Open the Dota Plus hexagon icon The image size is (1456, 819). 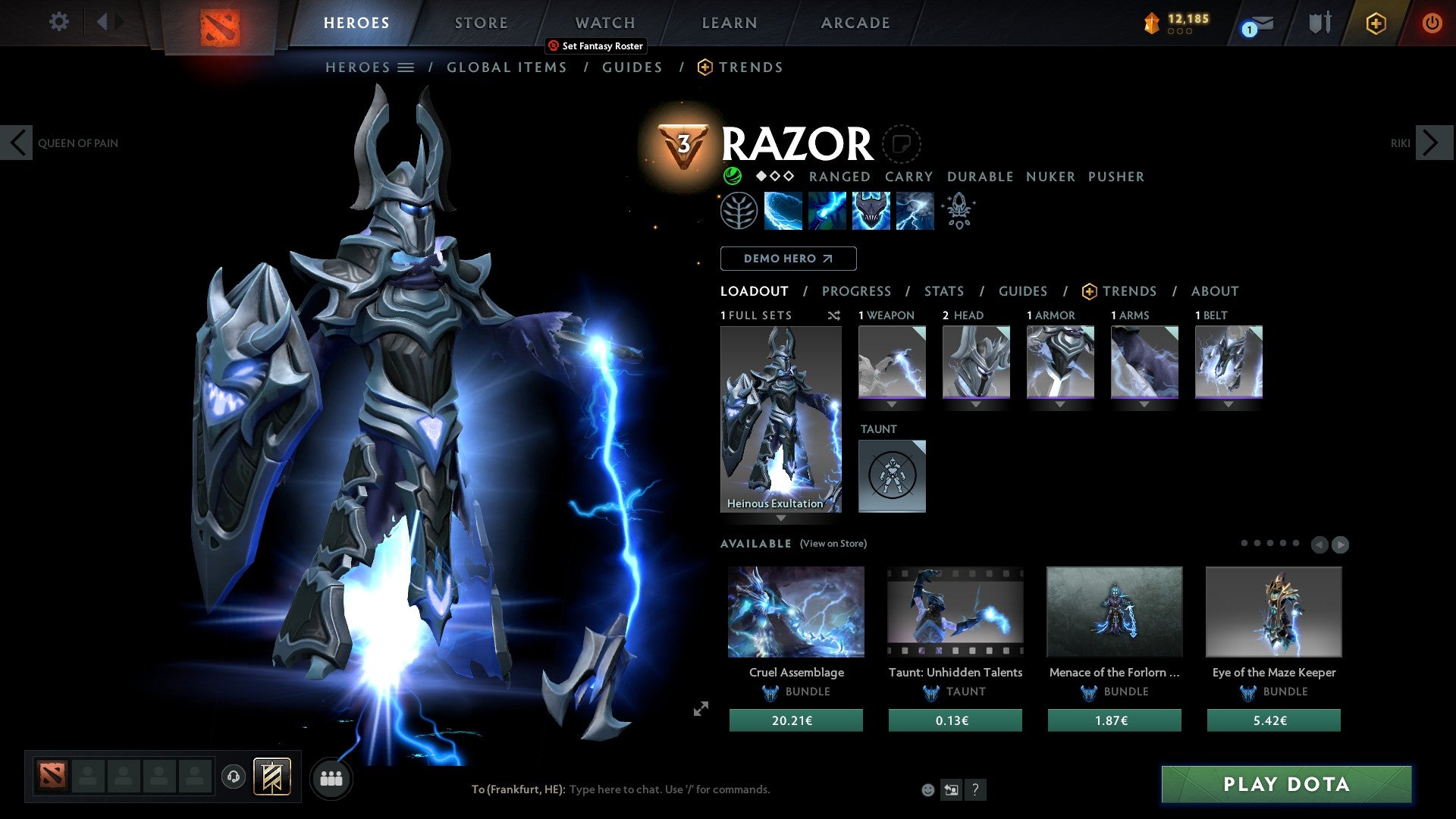pyautogui.click(x=1375, y=23)
